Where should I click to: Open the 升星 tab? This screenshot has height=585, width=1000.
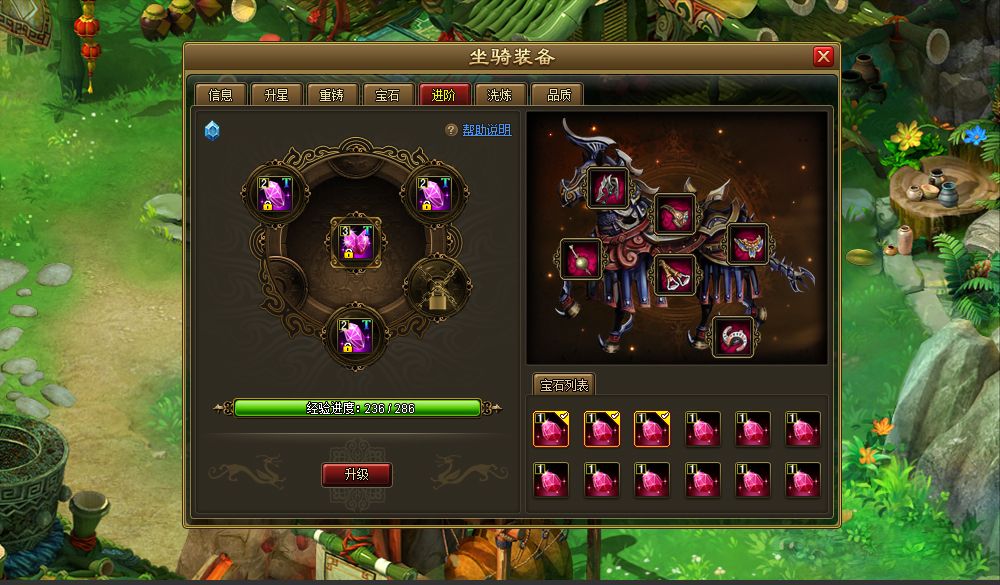click(x=276, y=95)
